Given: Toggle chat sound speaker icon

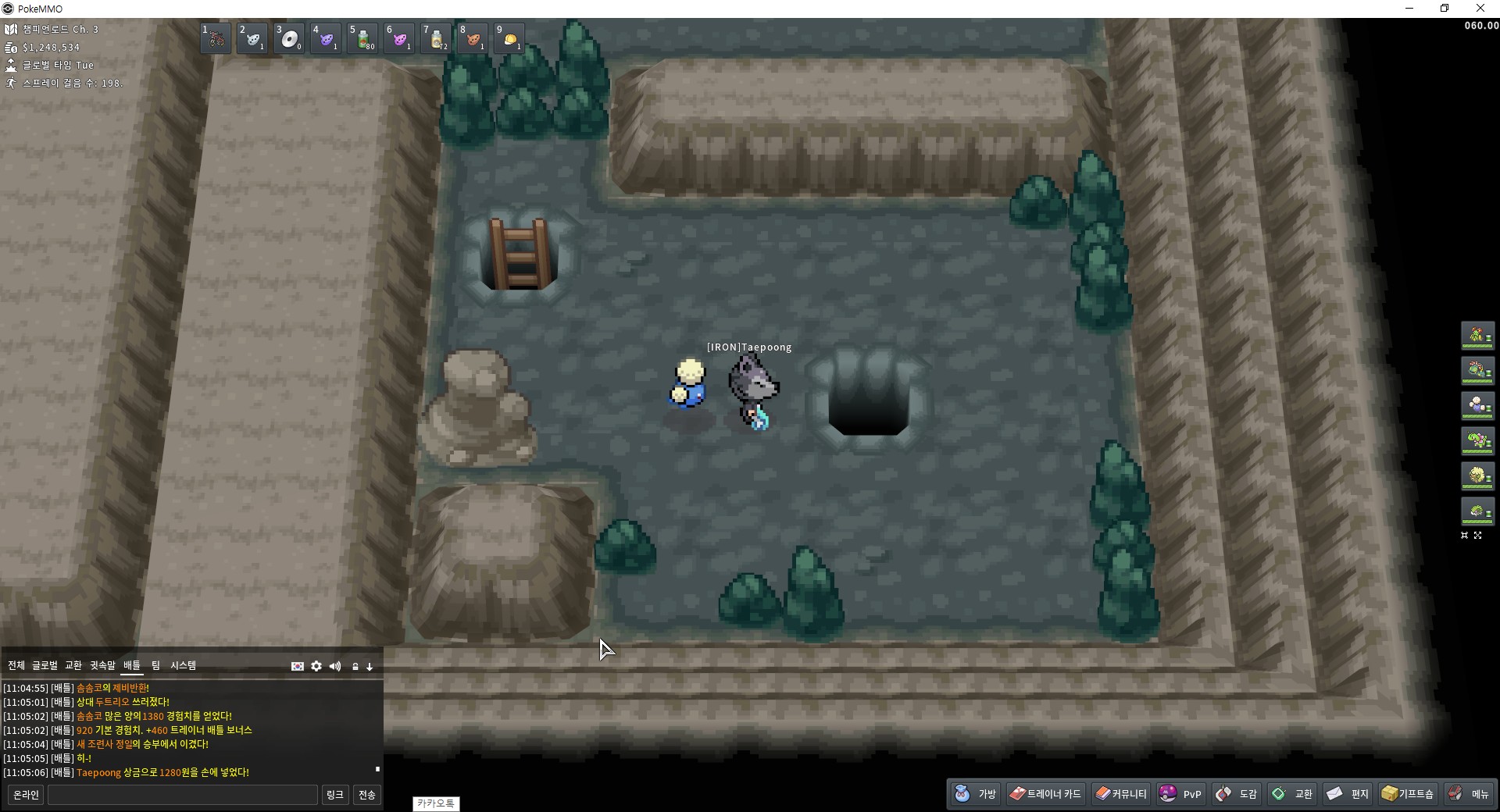Looking at the screenshot, I should pyautogui.click(x=335, y=666).
